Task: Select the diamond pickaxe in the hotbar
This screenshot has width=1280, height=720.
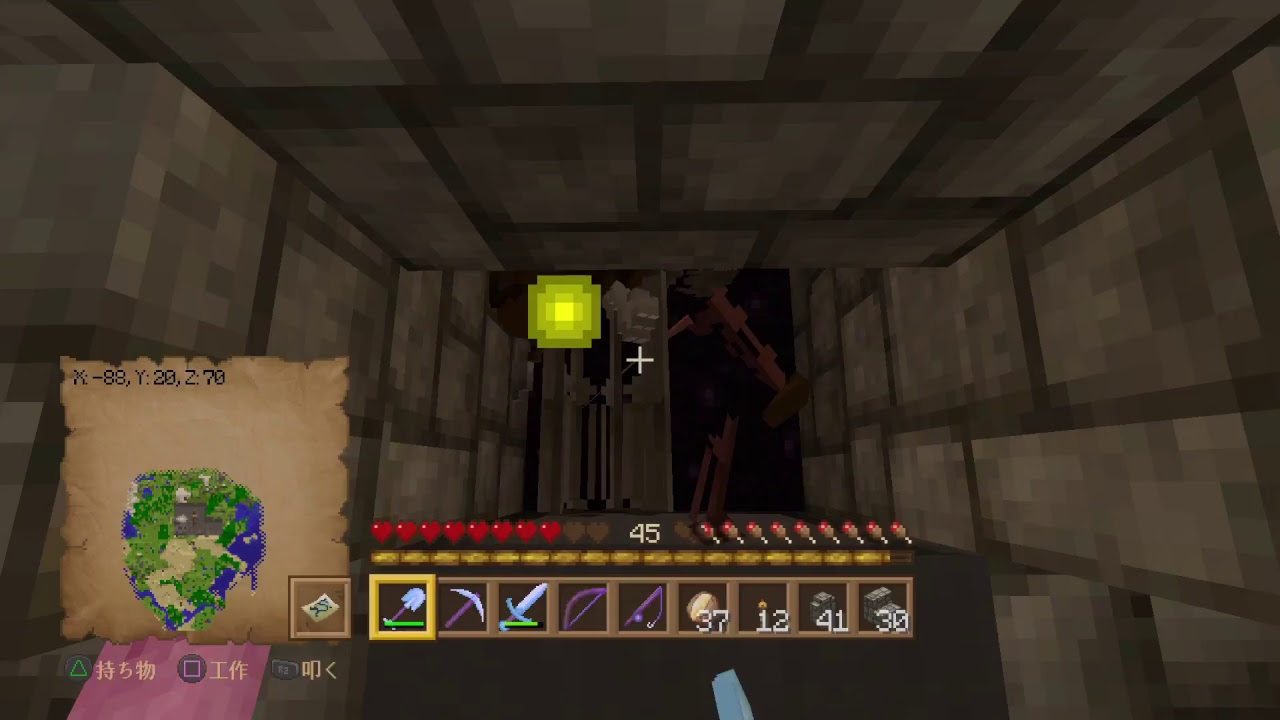Action: (463, 606)
